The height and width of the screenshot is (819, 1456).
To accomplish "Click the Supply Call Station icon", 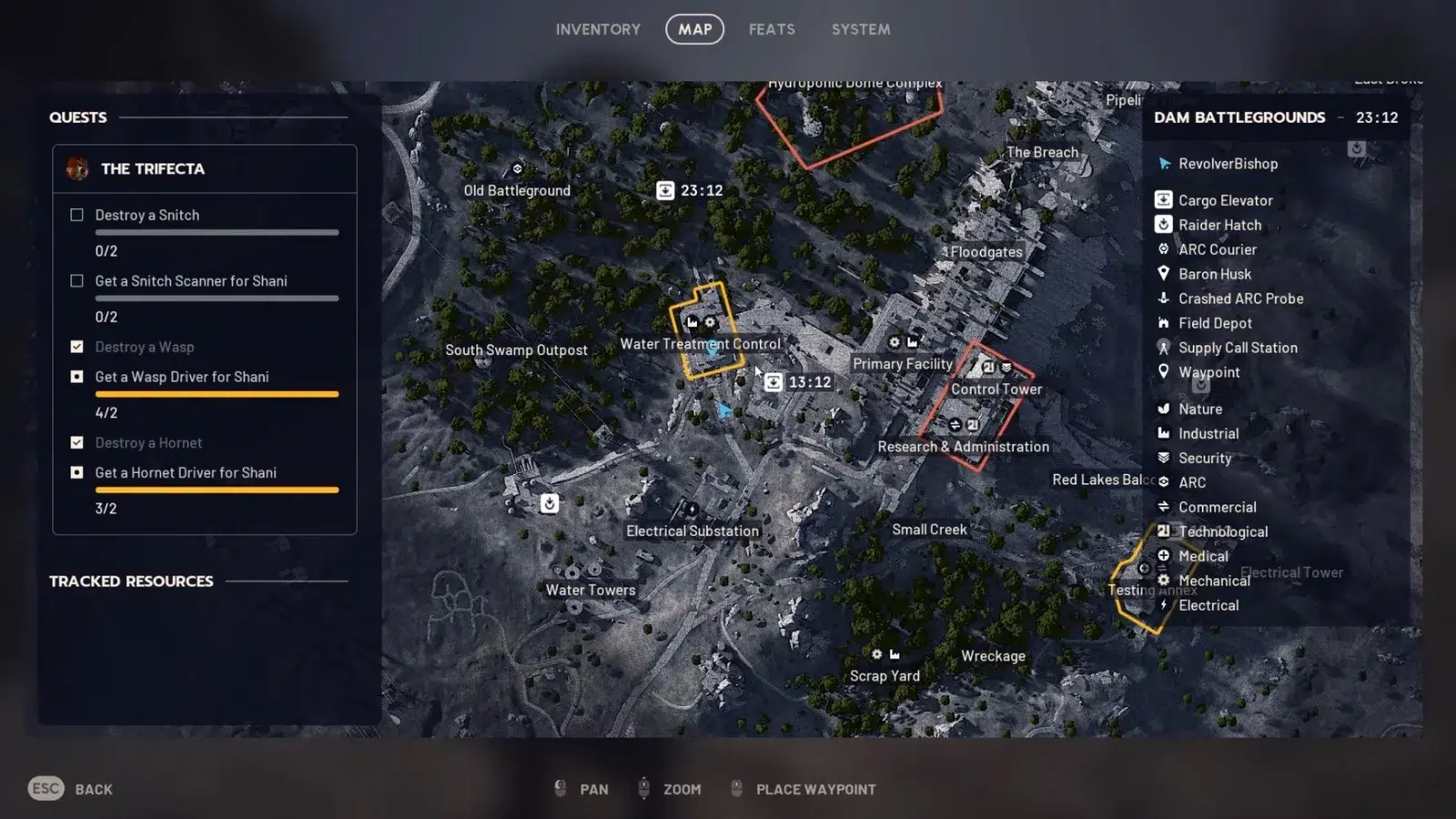I will point(1164,347).
